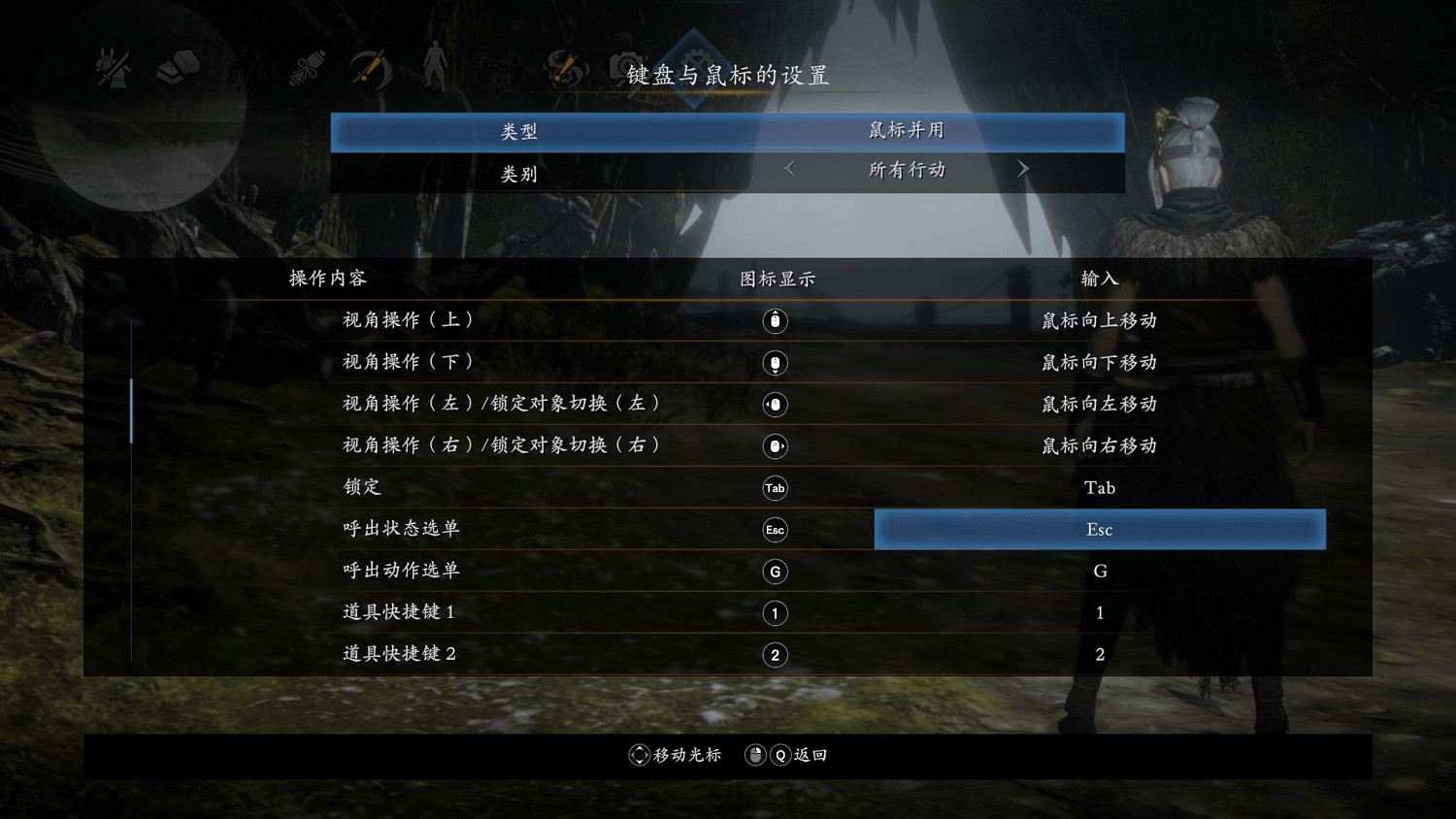The height and width of the screenshot is (819, 1456).
Task: Click the beast creature menu icon
Action: pyautogui.click(x=244, y=70)
